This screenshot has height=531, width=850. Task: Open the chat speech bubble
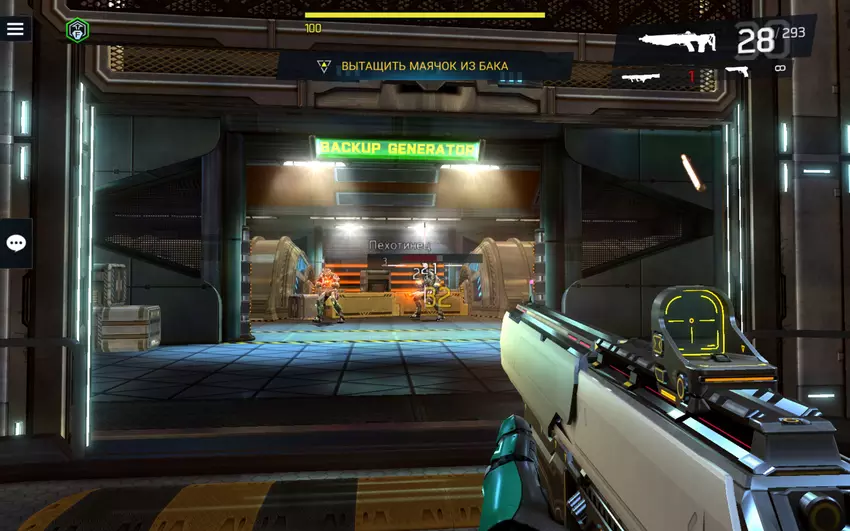click(16, 243)
